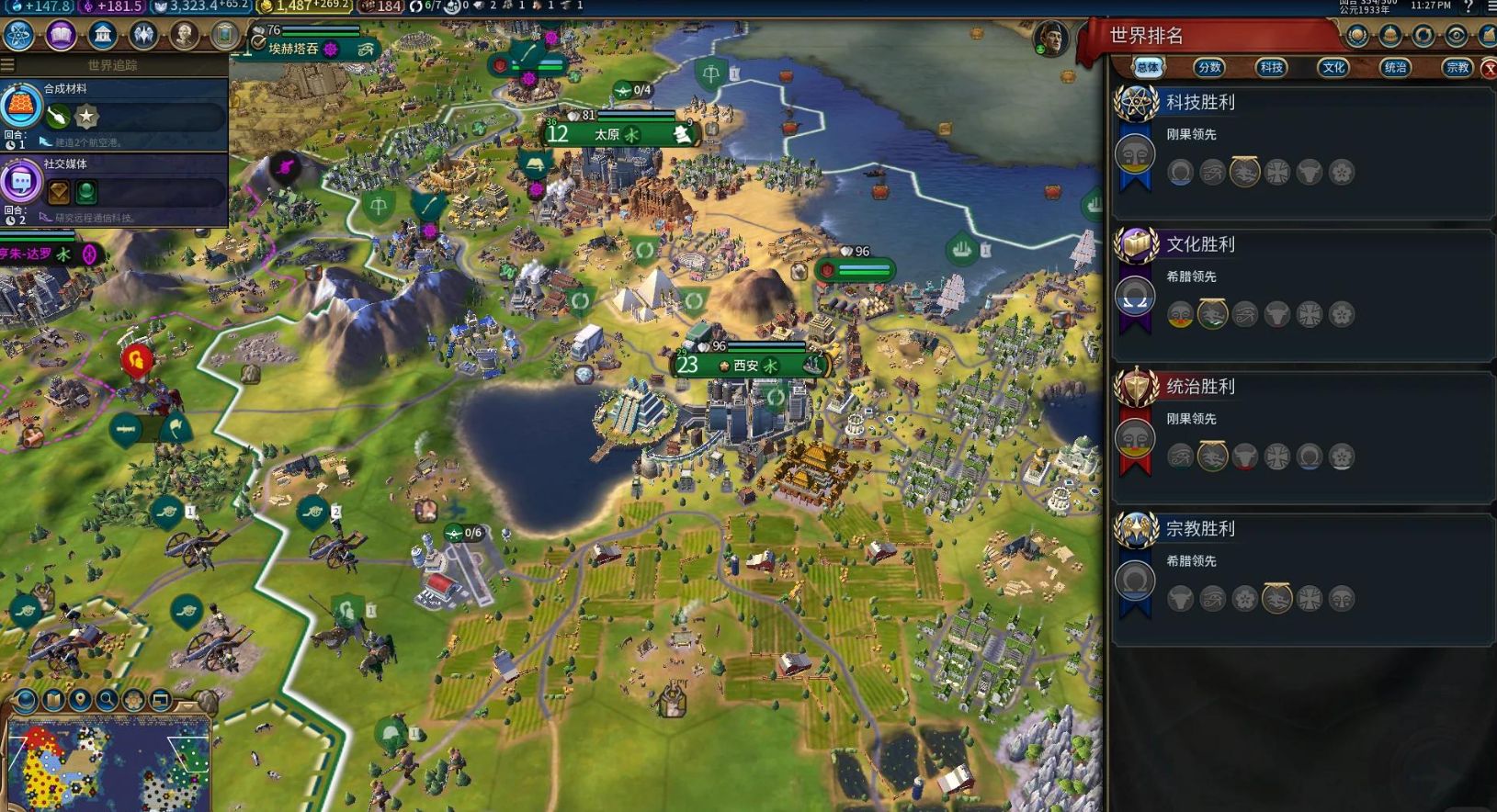1497x812 pixels.
Task: Switch to the 文化 culture tab
Action: pyautogui.click(x=1333, y=67)
